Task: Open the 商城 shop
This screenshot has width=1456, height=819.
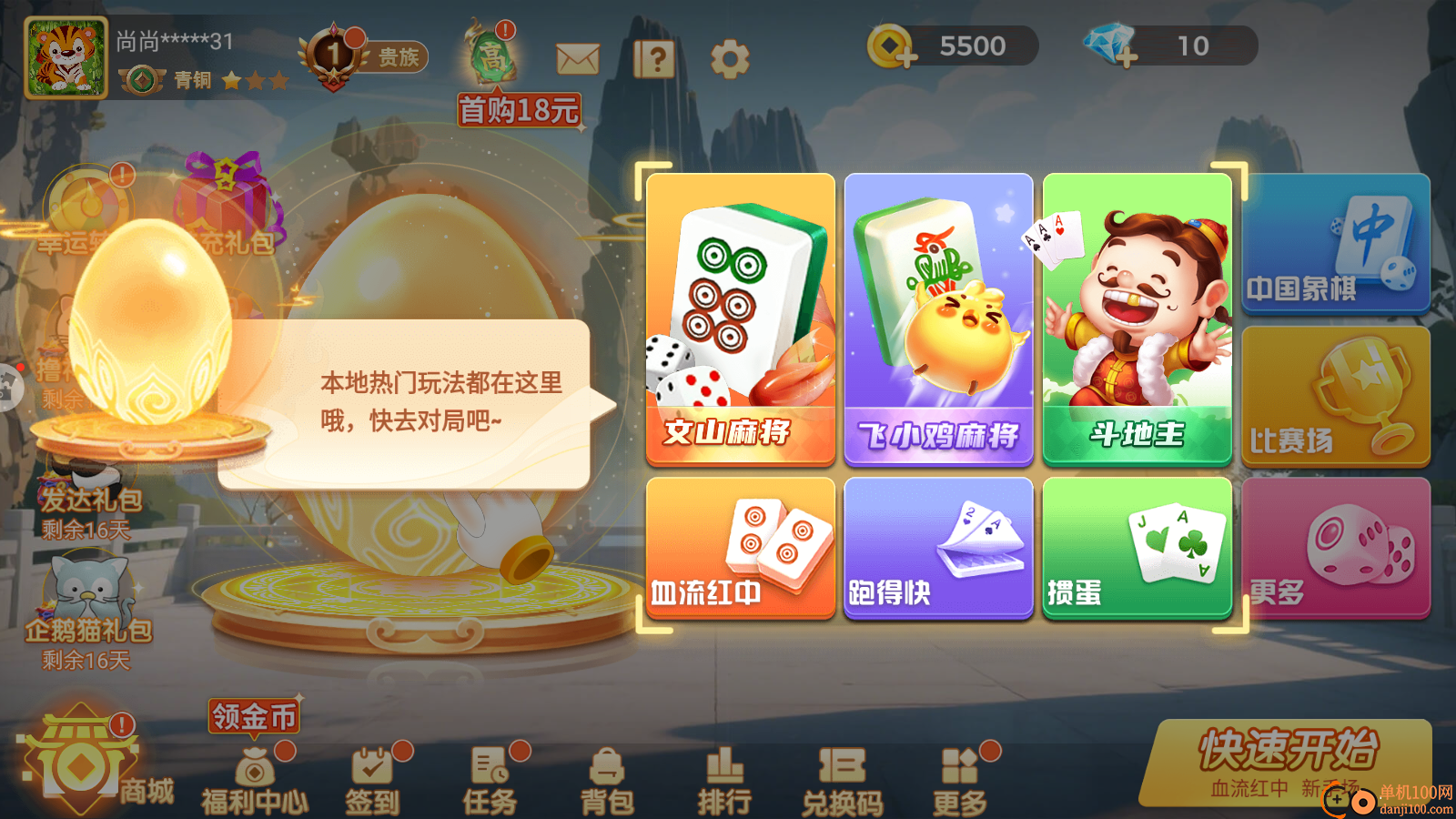Action: (80, 764)
